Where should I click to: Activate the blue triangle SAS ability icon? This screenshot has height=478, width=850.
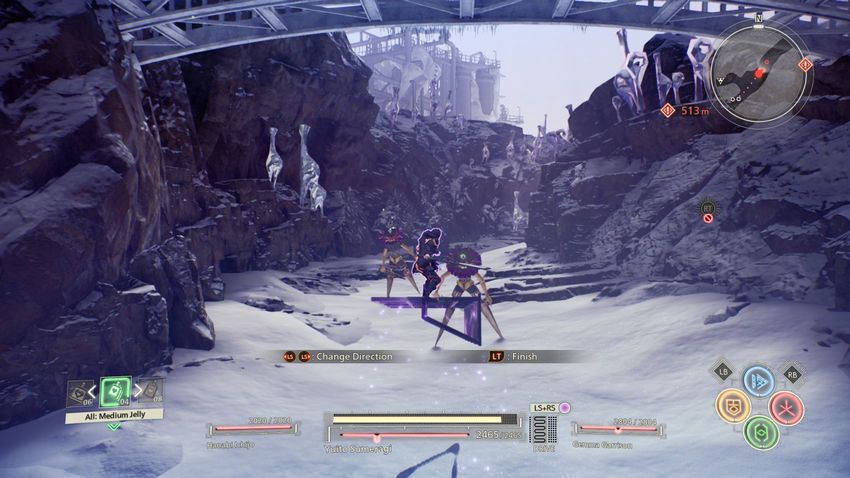[758, 381]
